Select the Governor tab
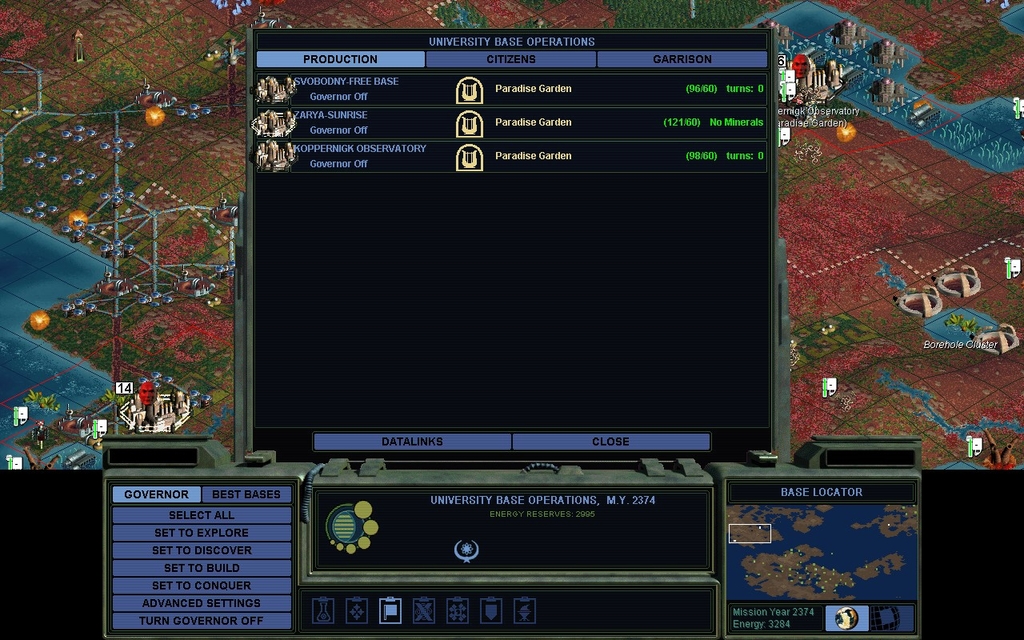The image size is (1024, 640). (x=156, y=494)
